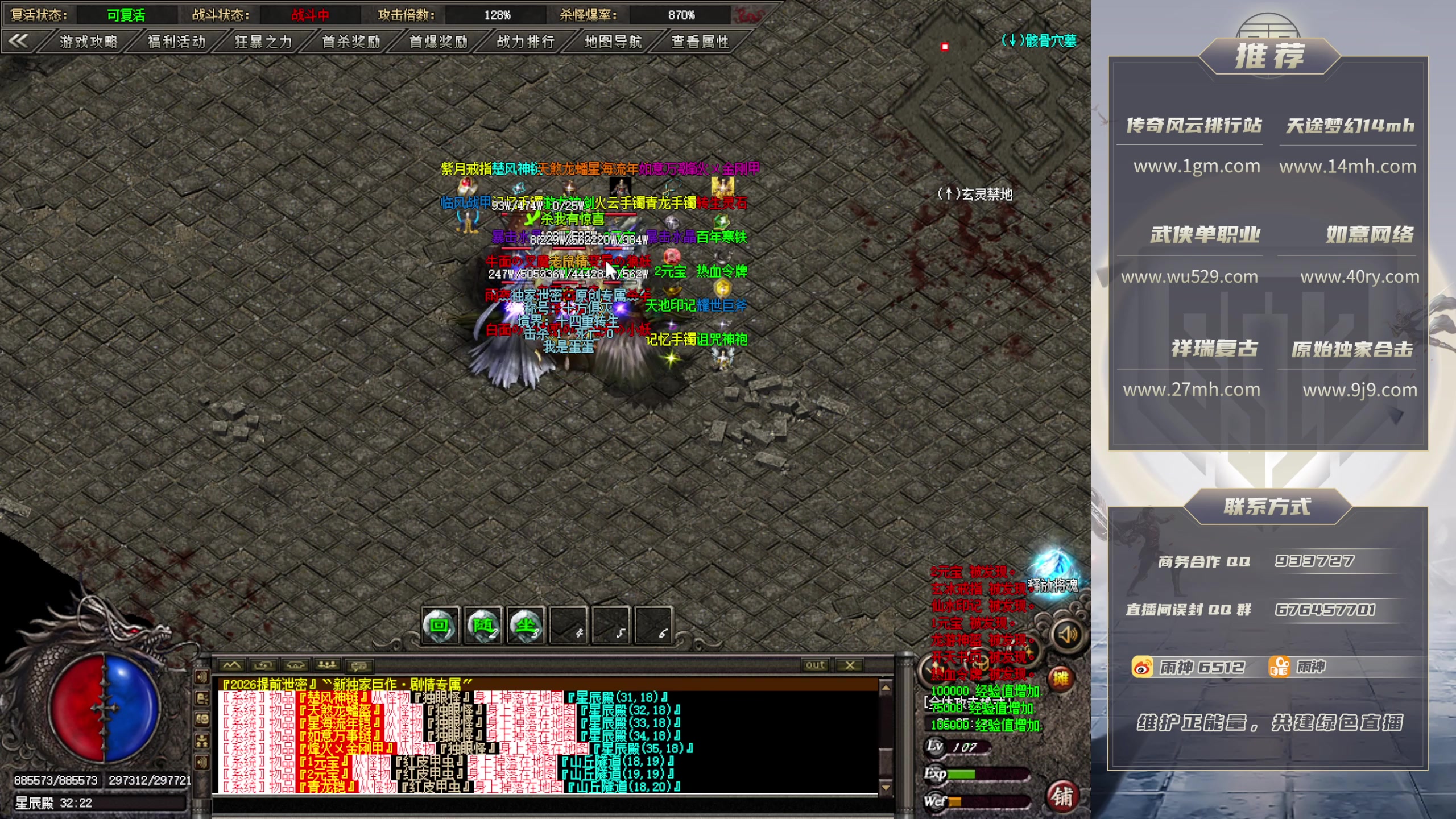The height and width of the screenshot is (819, 1456).
Task: Show the 战力排行 power ranking
Action: [x=526, y=42]
